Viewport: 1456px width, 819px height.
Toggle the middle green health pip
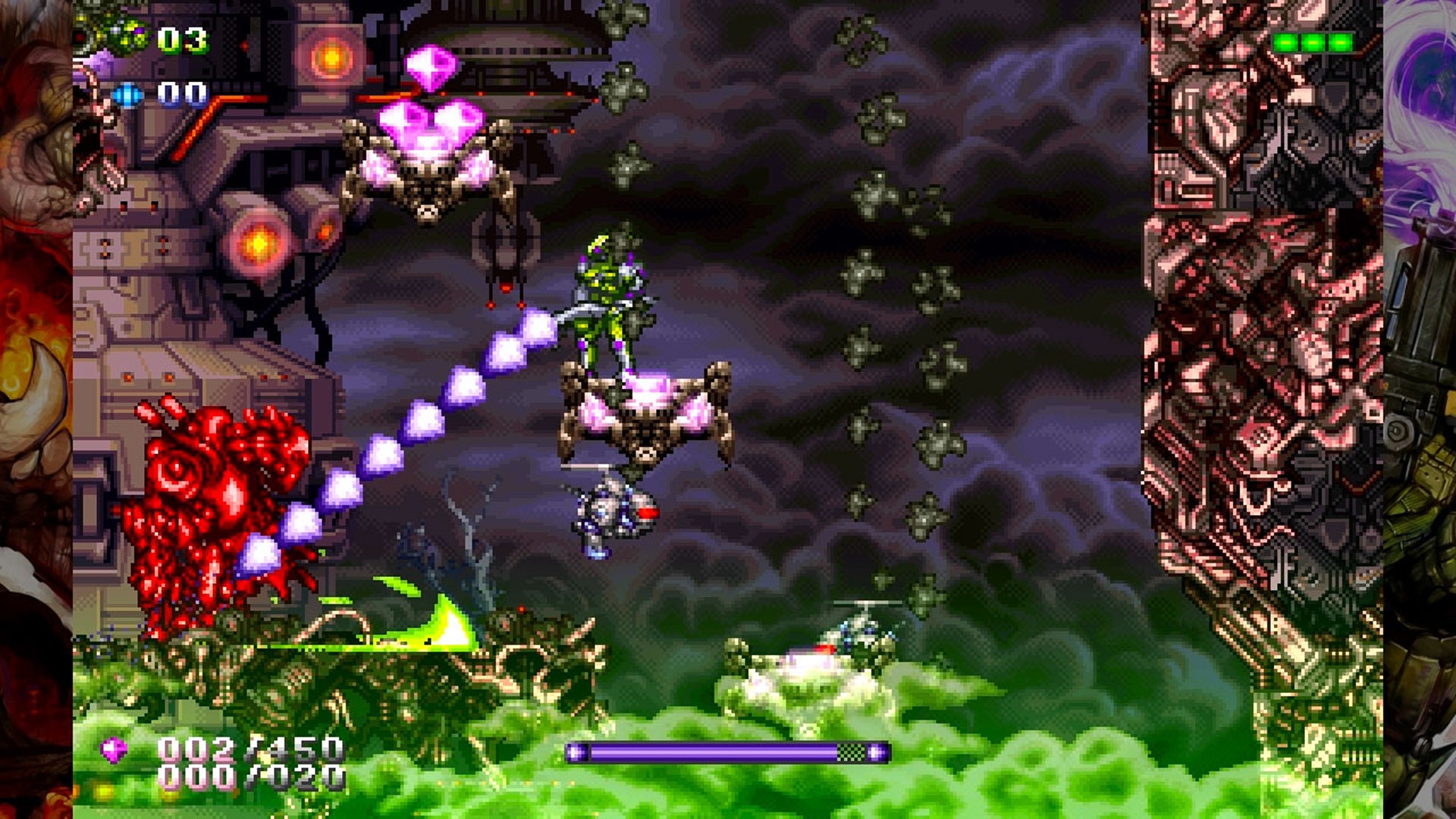point(1313,42)
